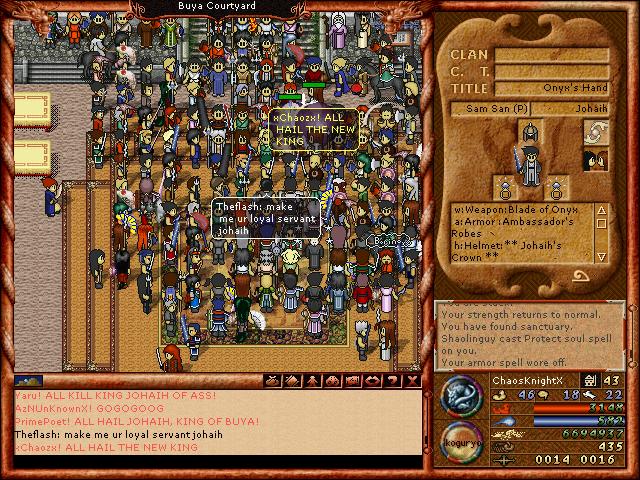Select the right ring equipment slot
This screenshot has height=480, width=640.
point(555,185)
